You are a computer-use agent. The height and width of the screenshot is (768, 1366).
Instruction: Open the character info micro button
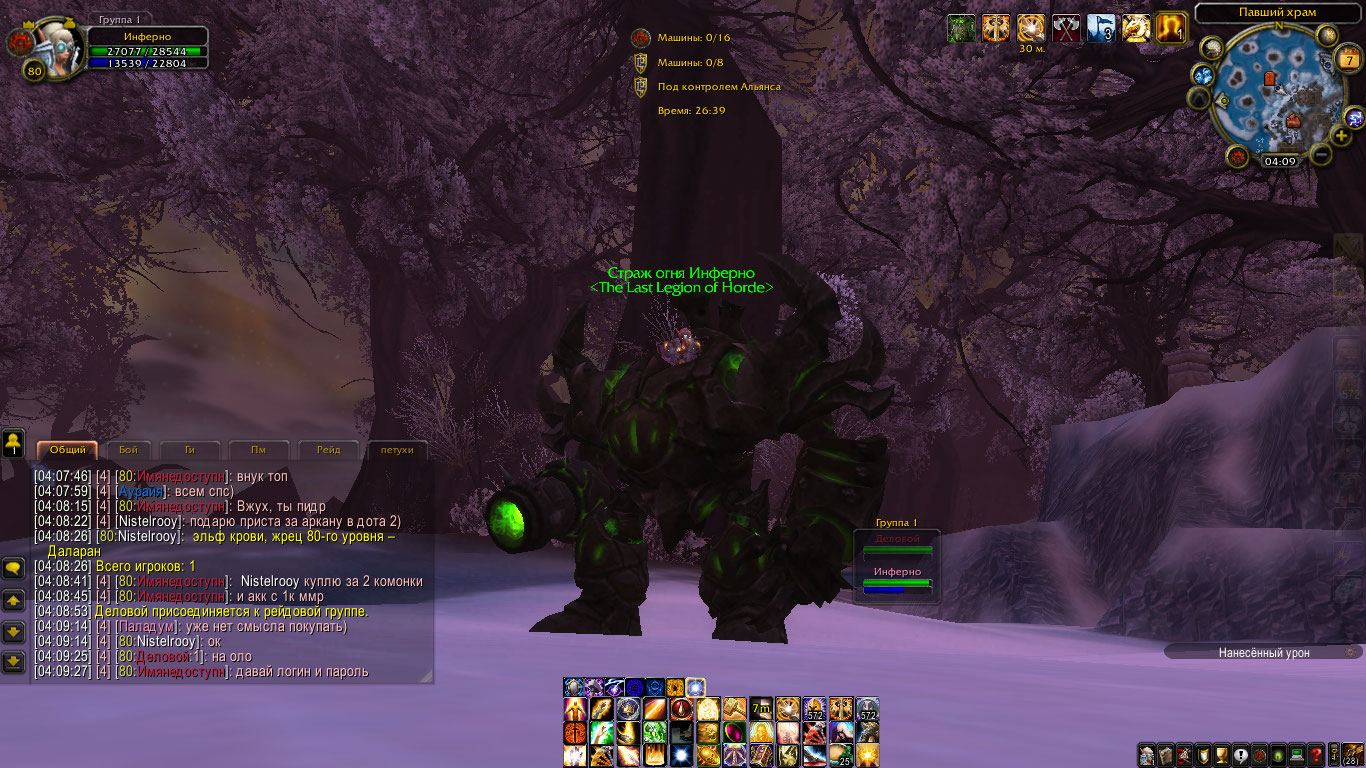1148,755
